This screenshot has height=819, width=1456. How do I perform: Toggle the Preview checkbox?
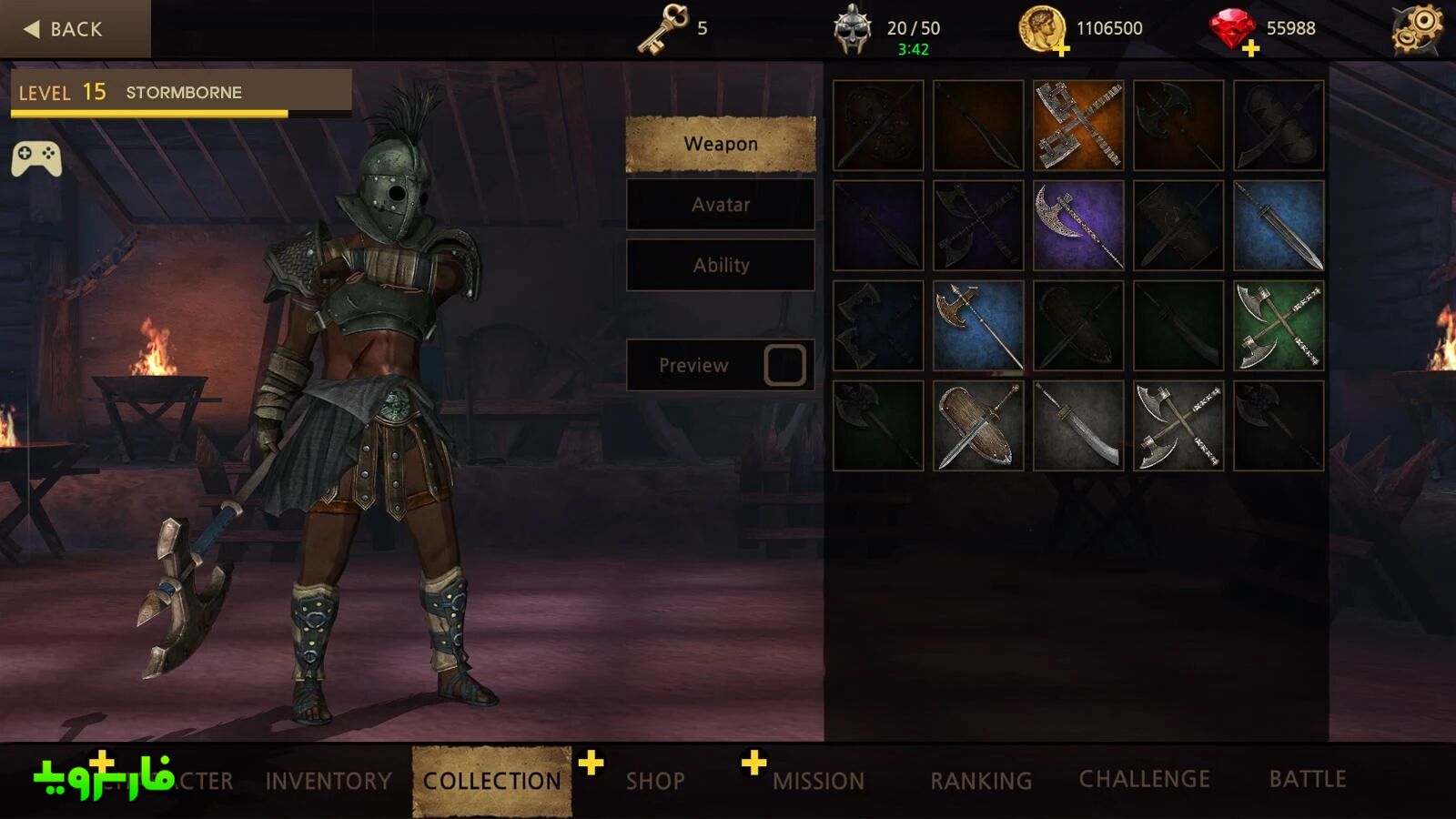point(784,365)
